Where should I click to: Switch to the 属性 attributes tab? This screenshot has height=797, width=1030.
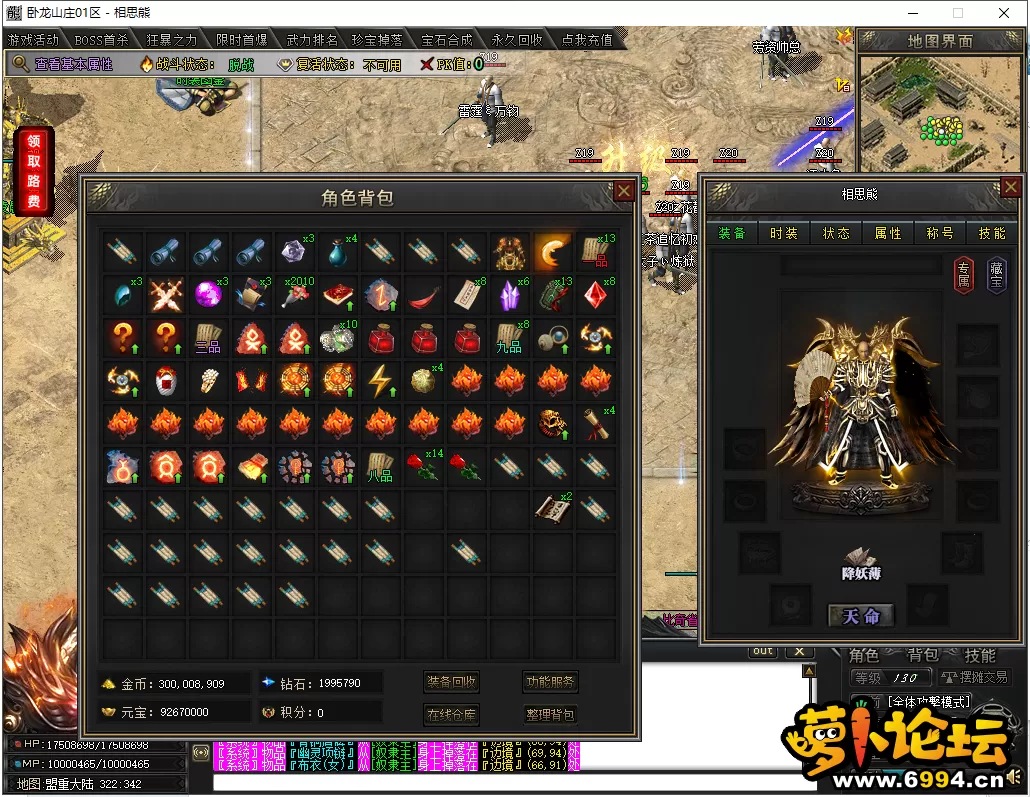(x=888, y=233)
